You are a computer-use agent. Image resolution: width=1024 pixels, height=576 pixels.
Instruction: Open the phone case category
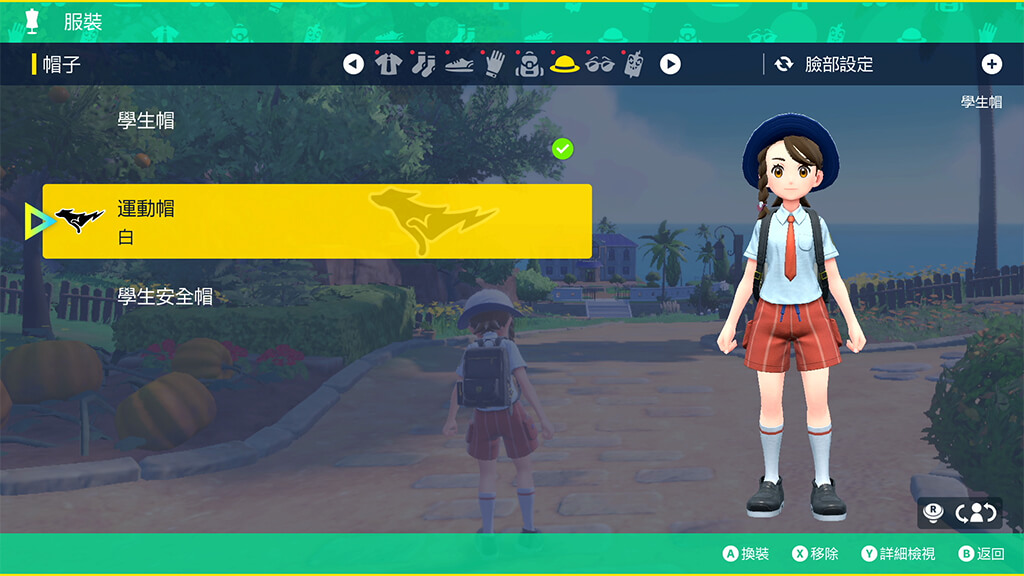[633, 65]
